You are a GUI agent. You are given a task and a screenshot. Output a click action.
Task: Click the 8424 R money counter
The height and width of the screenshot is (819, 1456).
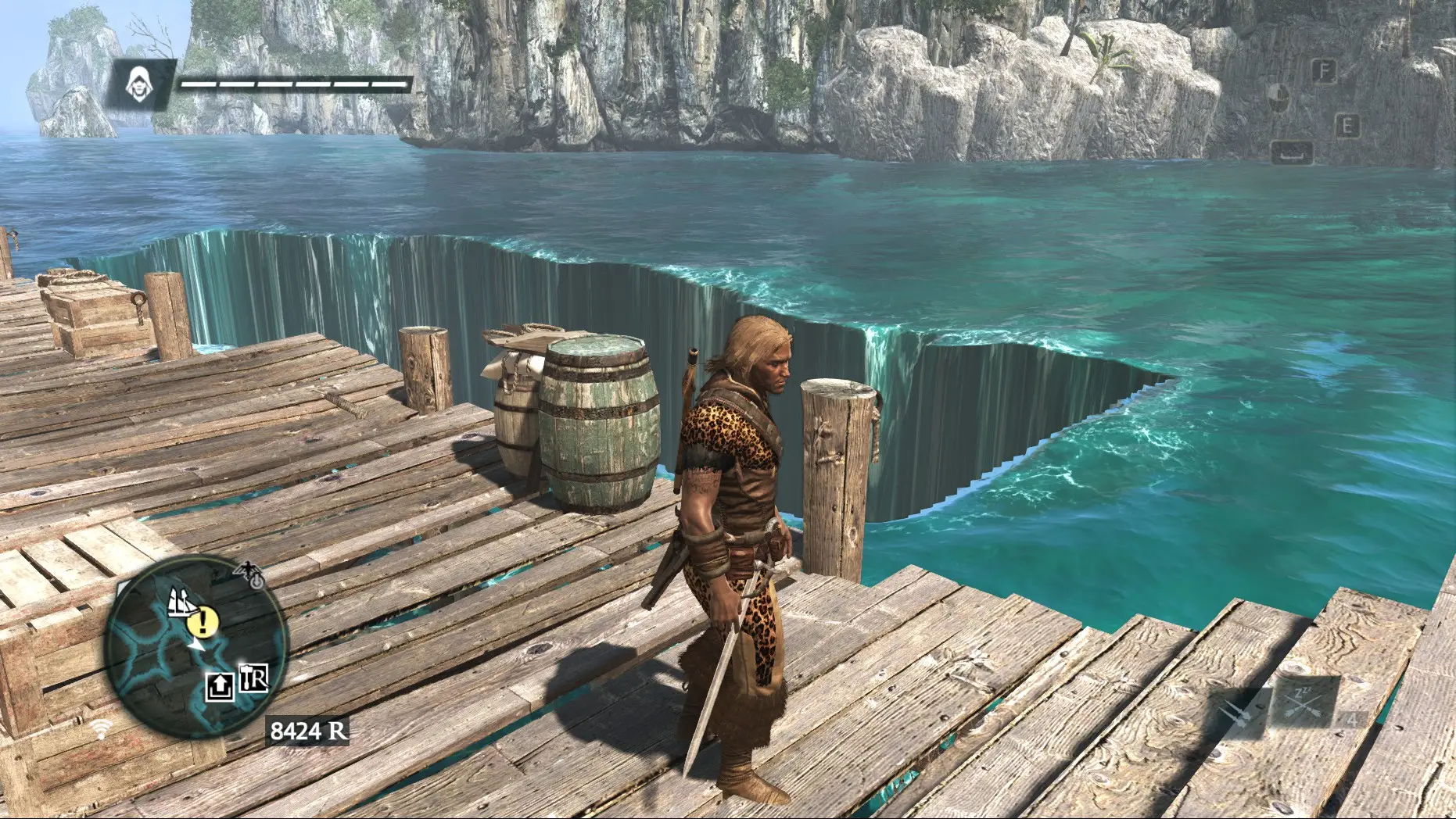(308, 731)
